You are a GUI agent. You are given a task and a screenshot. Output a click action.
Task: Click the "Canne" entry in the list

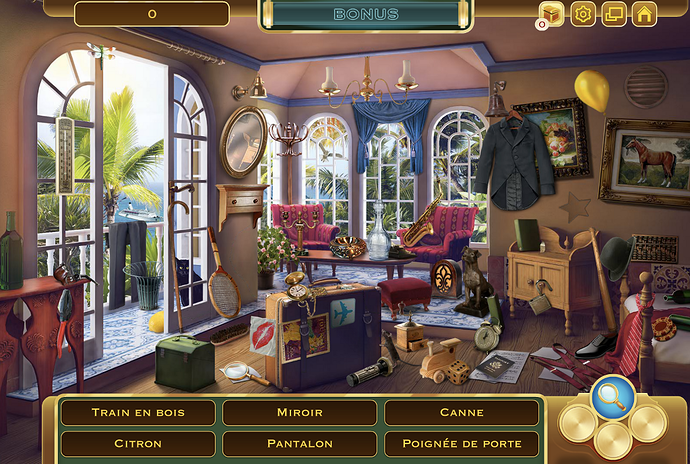tap(461, 412)
